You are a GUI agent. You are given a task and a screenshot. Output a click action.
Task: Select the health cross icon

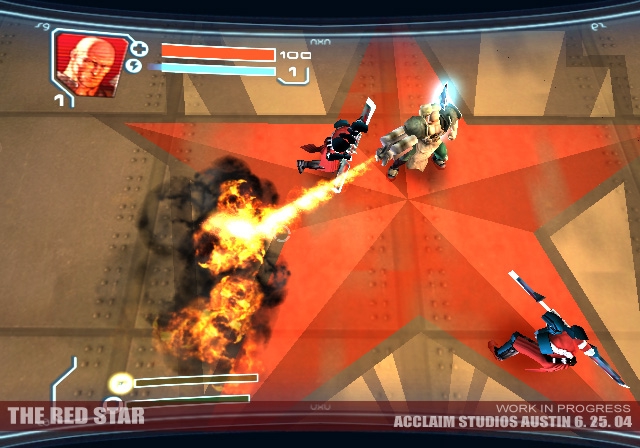139,48
